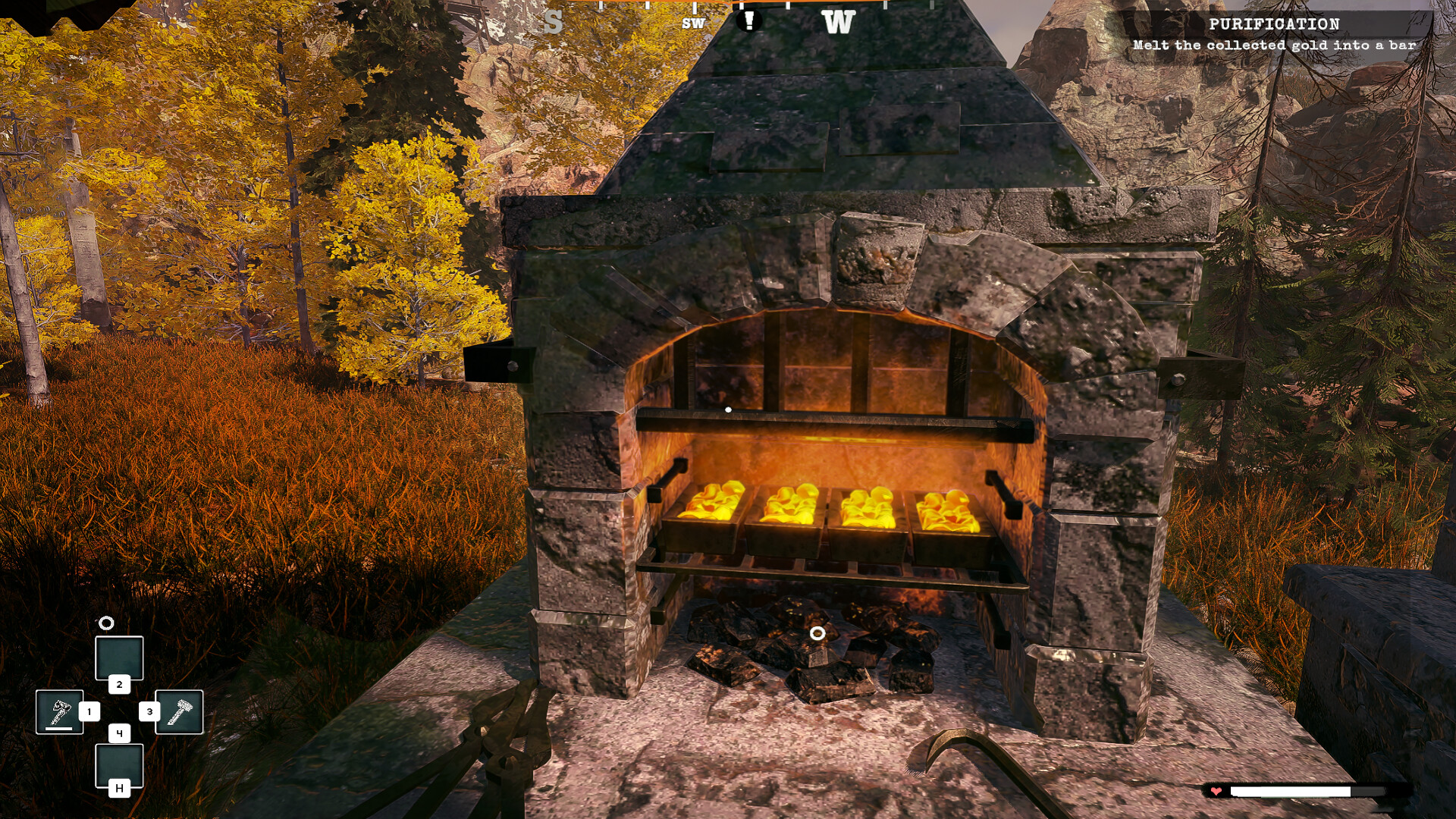Viewport: 1456px width, 819px height.
Task: Expand the slot 1 key label
Action: (x=89, y=711)
